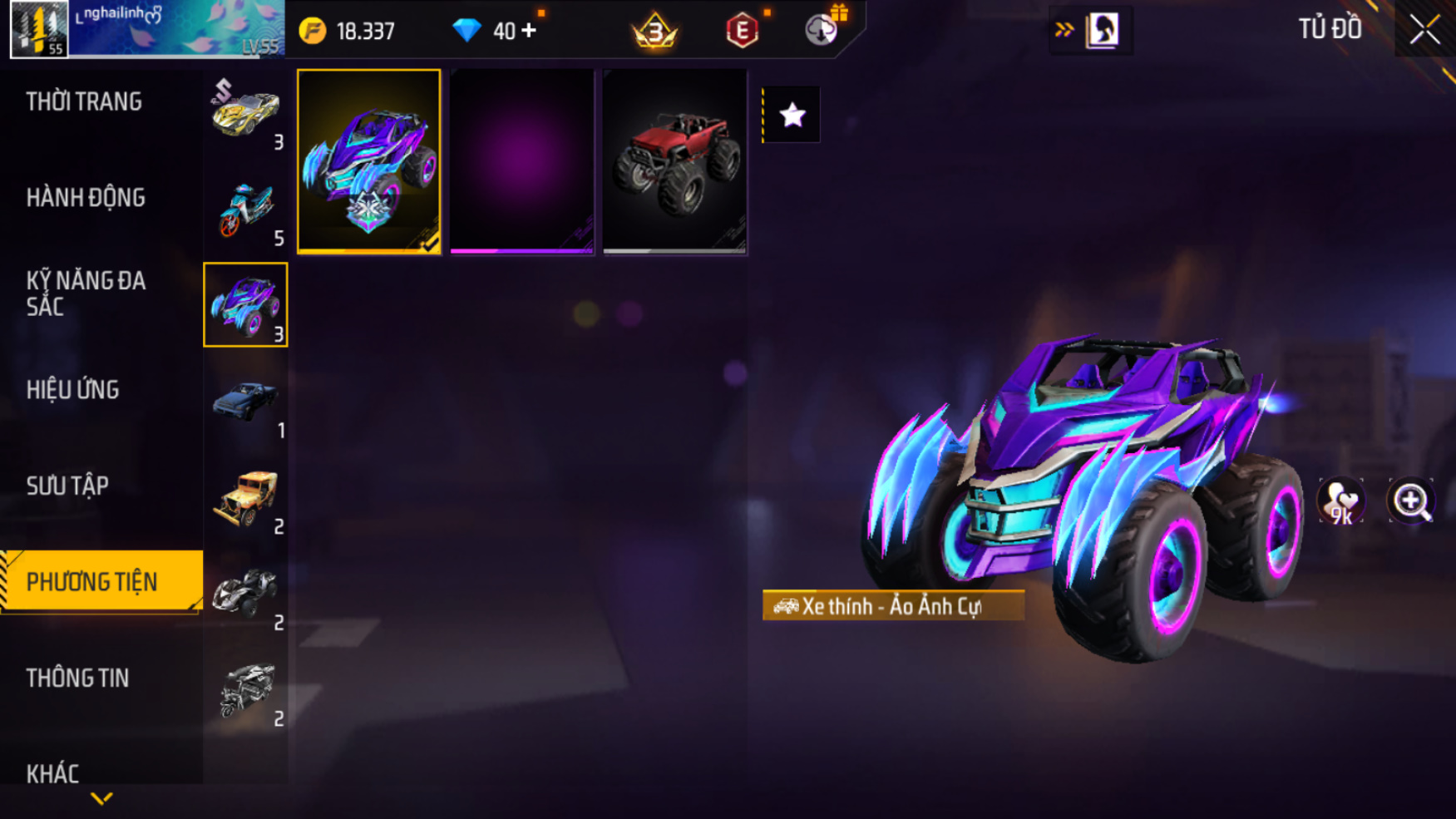Zoom in with the magnifier icon
The width and height of the screenshot is (1456, 819).
[x=1411, y=501]
